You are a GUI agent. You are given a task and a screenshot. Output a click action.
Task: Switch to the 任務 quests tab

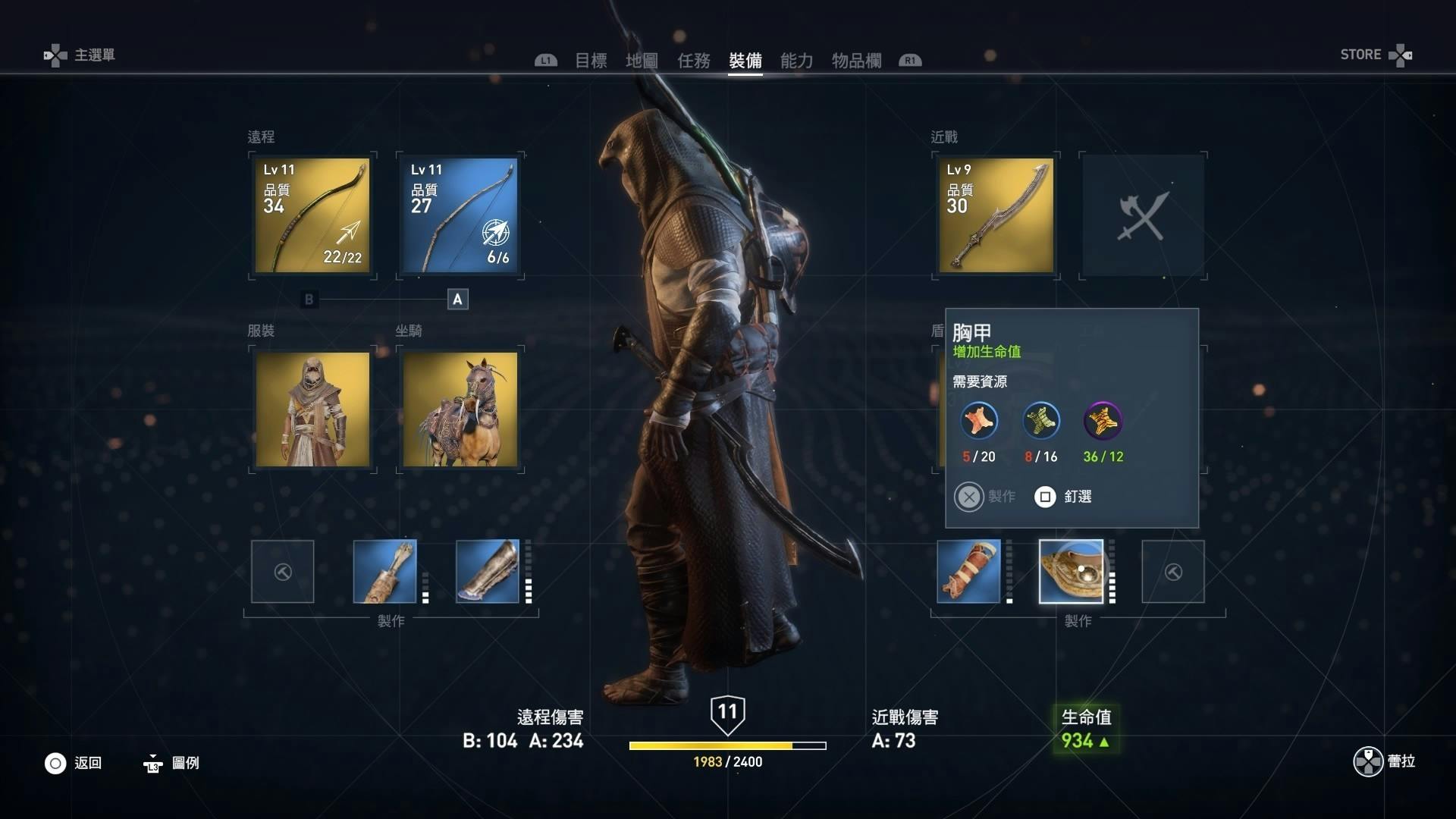tap(693, 61)
